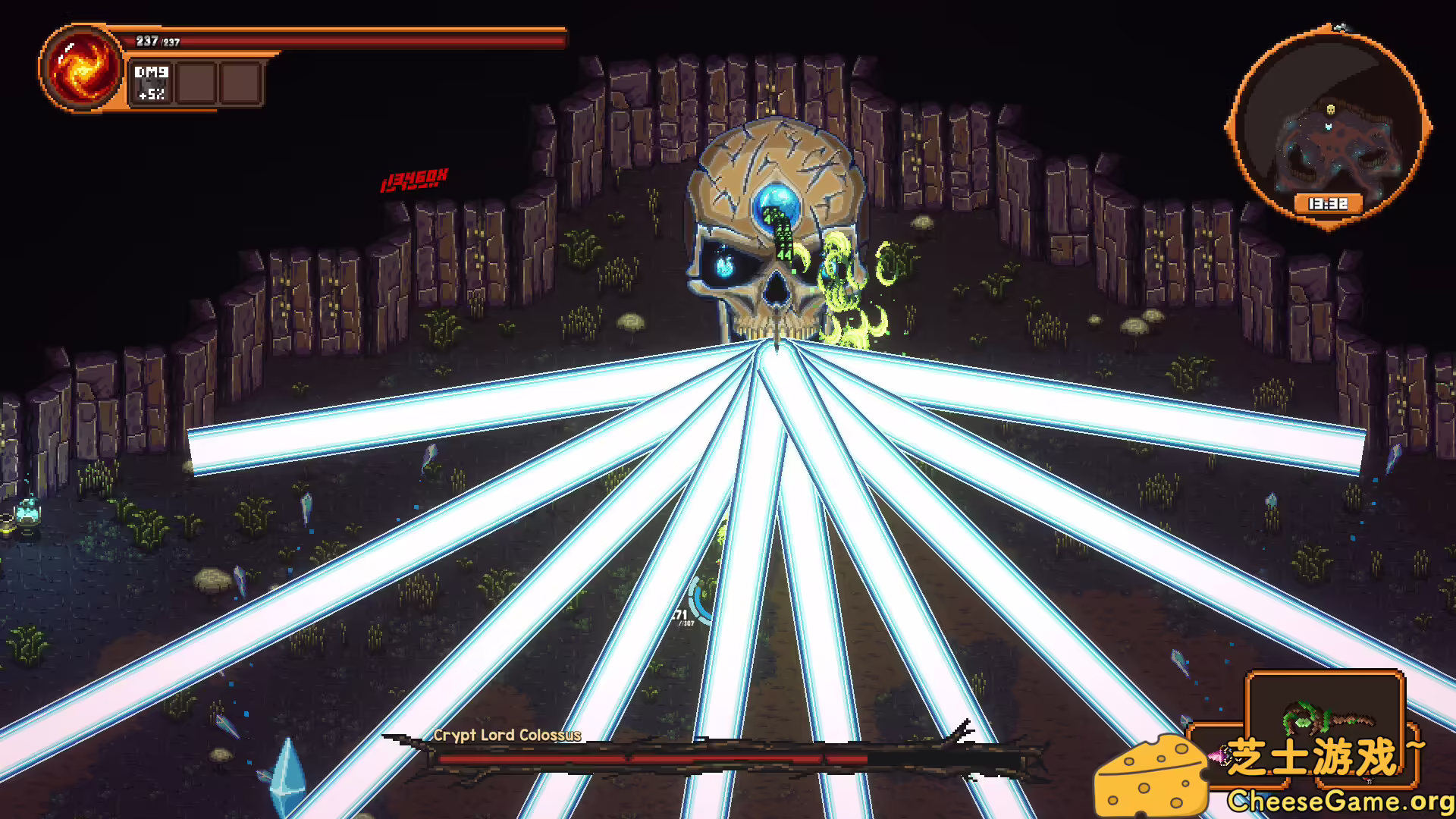Image resolution: width=1456 pixels, height=819 pixels.
Task: Select the DMG +5% buff slot
Action: coord(152,83)
